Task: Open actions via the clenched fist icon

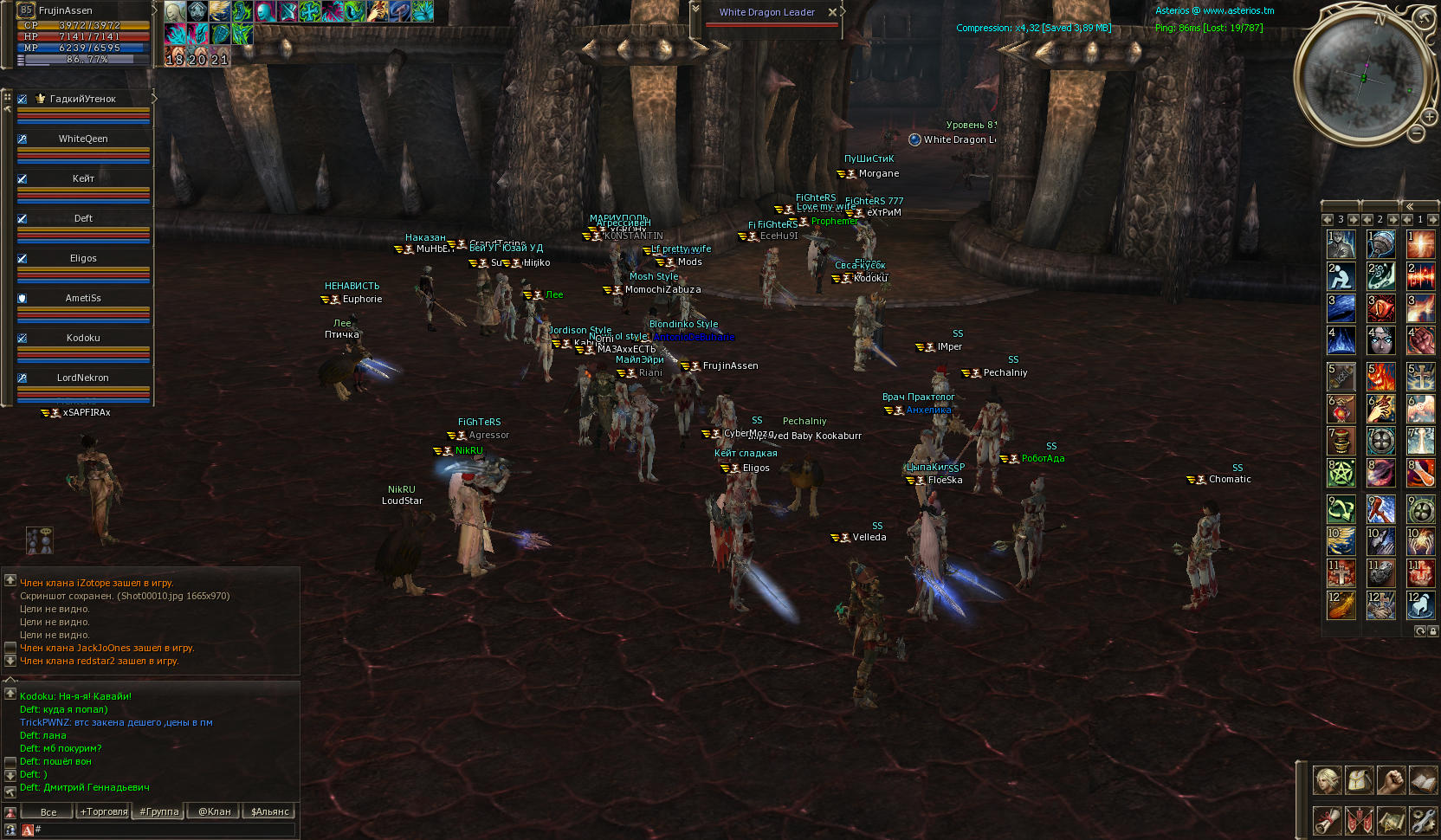Action: (1391, 780)
